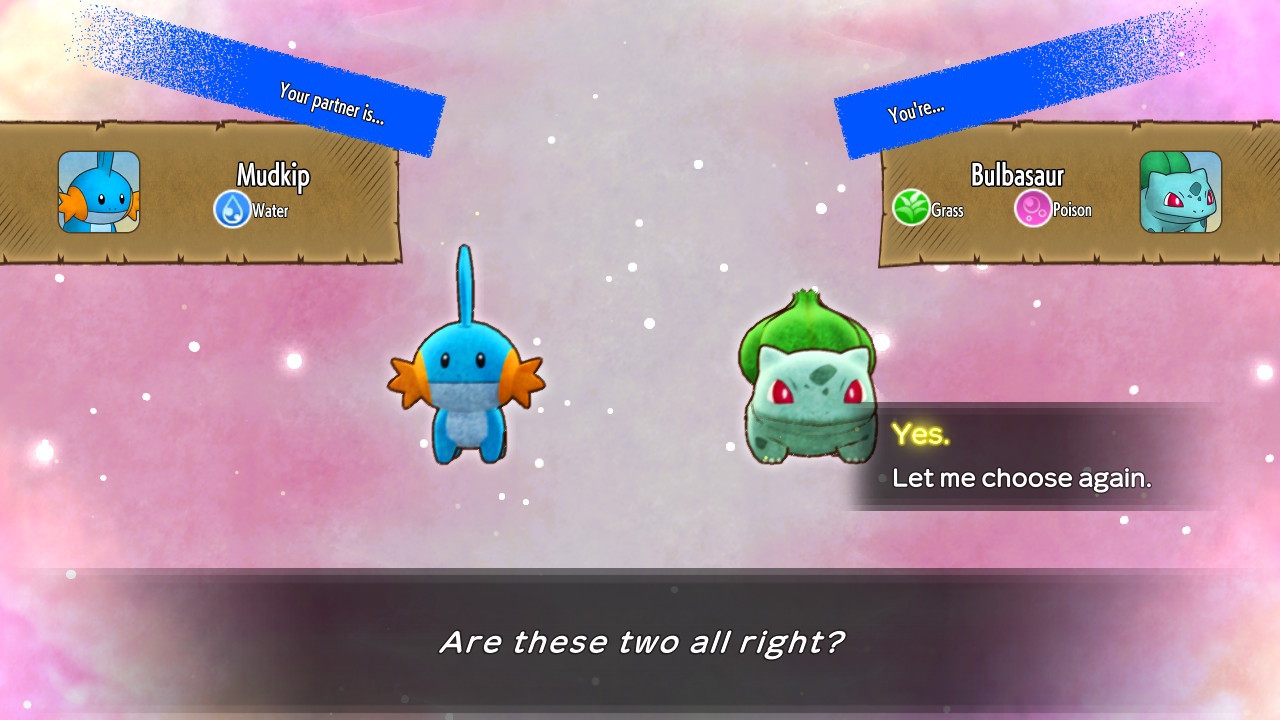1280x720 pixels.
Task: Click the water droplet symbol inside the type badge
Action: [233, 210]
